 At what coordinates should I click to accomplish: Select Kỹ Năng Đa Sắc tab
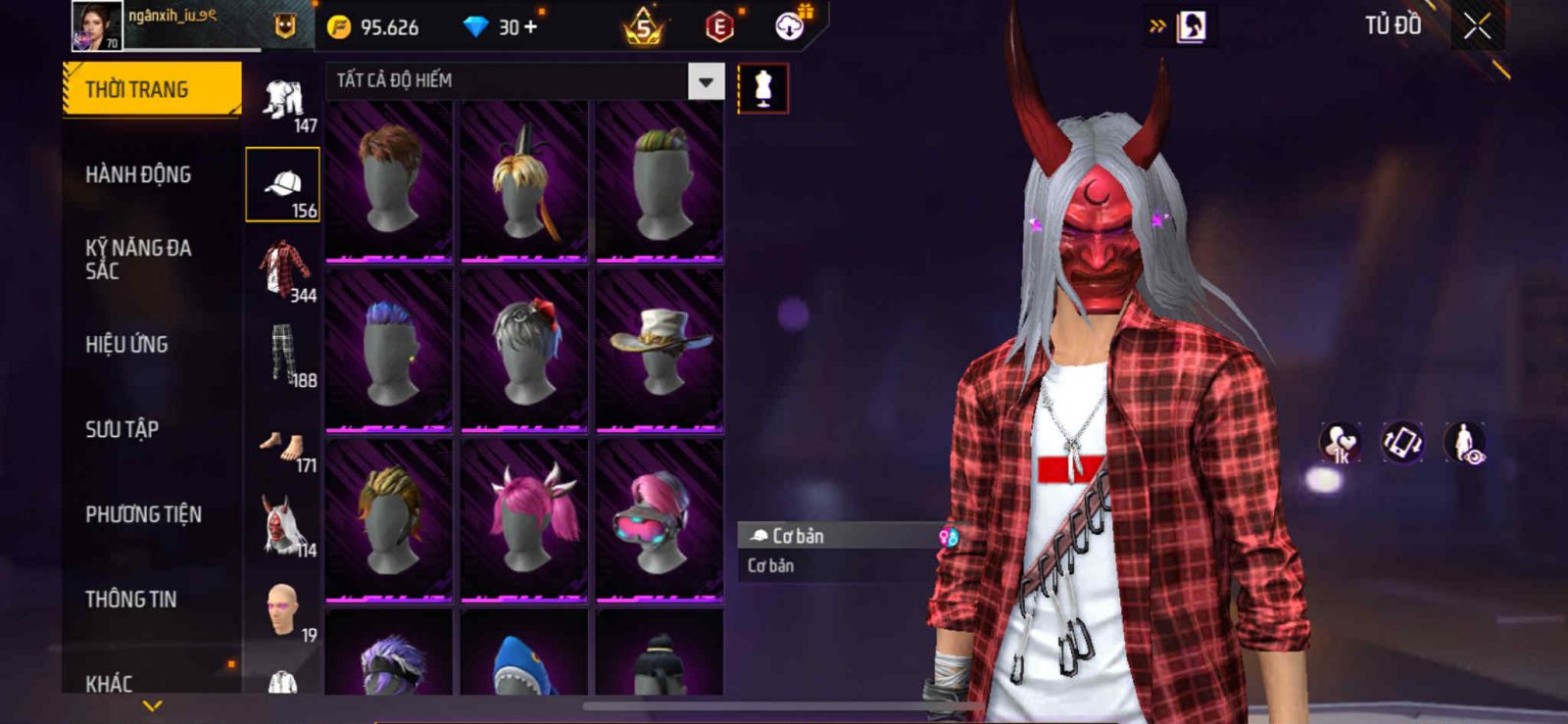click(x=138, y=260)
